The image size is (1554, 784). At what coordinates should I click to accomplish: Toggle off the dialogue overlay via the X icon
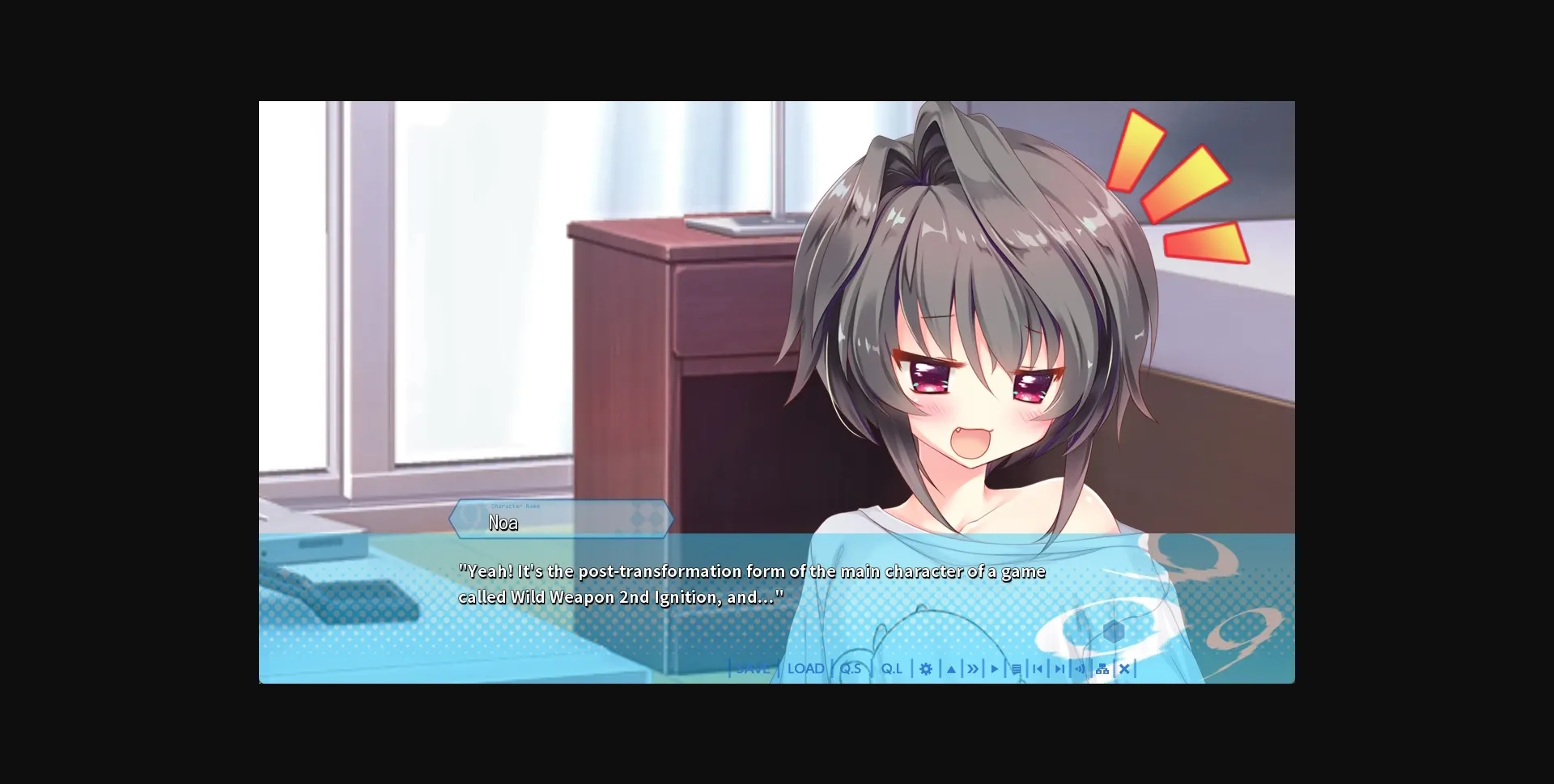coord(1125,669)
